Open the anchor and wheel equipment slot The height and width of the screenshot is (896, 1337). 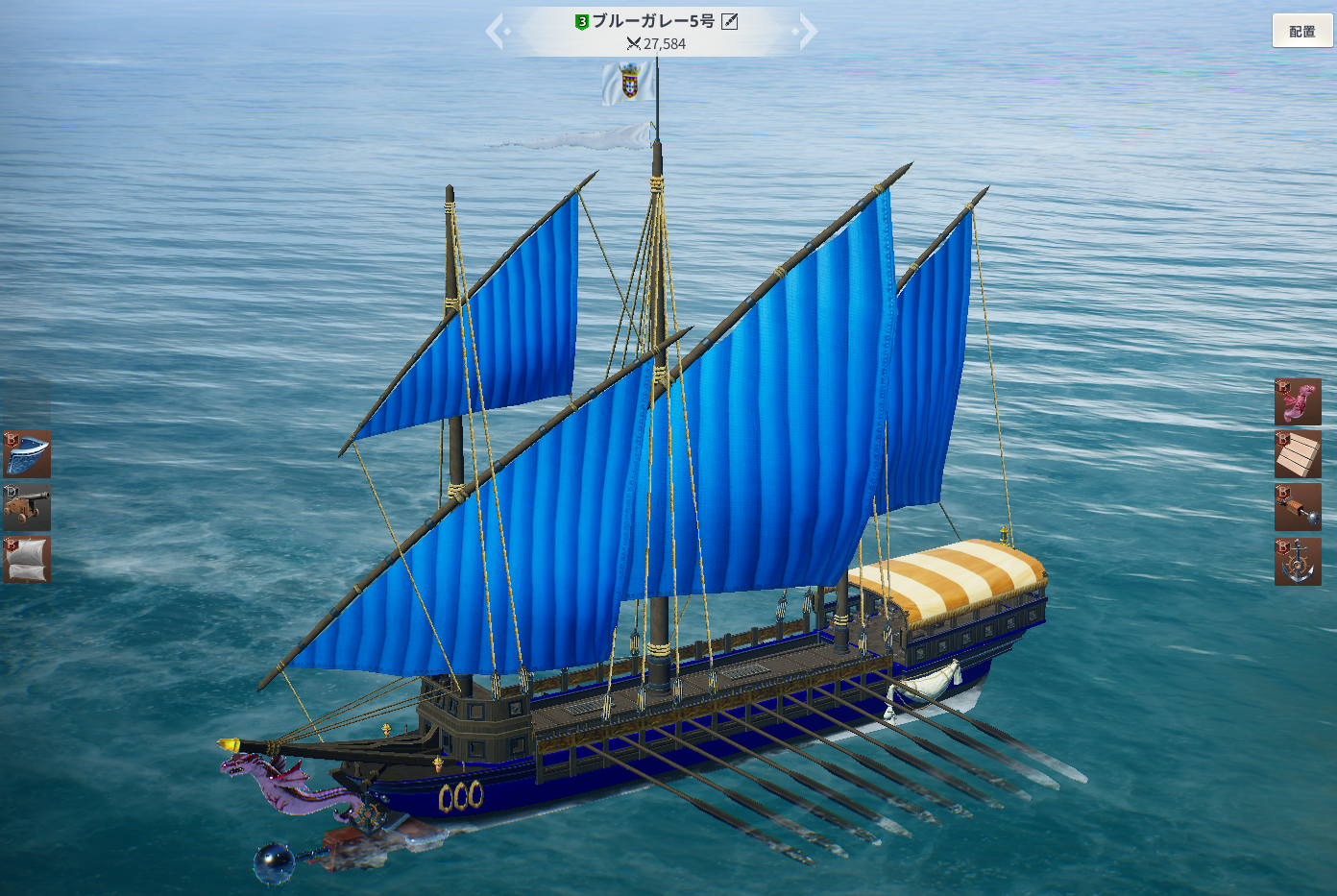[1298, 561]
